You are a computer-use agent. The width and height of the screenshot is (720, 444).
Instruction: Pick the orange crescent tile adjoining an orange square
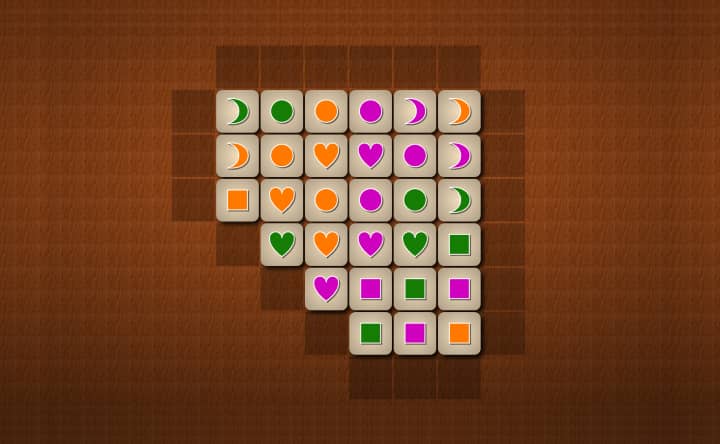click(237, 156)
